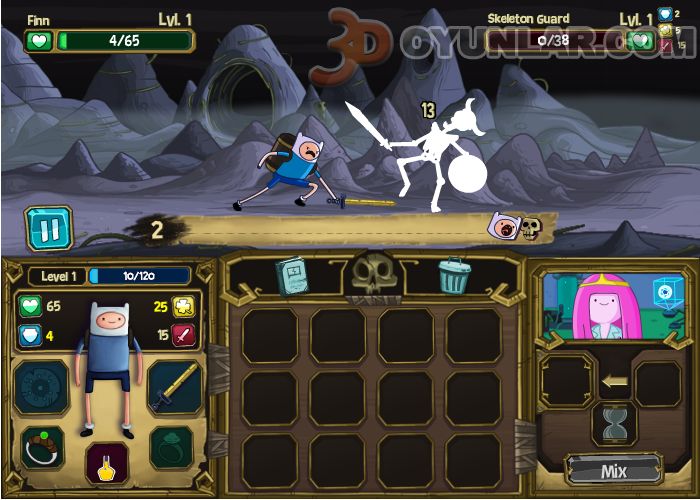Open the teal spellbook icon
This screenshot has width=700, height=500.
[293, 275]
